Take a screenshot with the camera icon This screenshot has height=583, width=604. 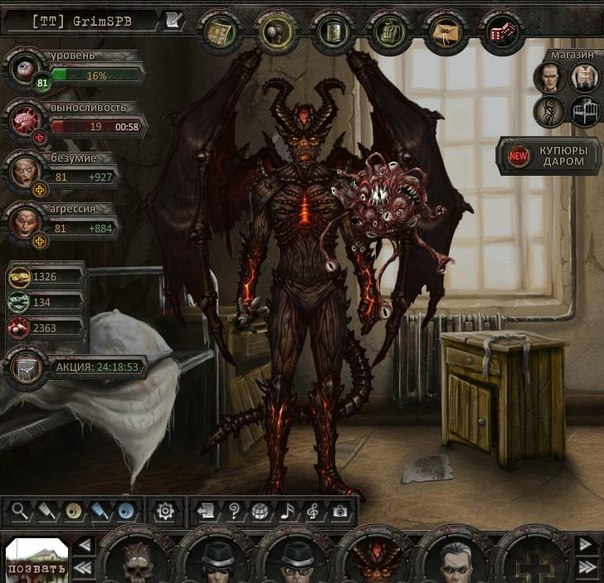[x=340, y=511]
